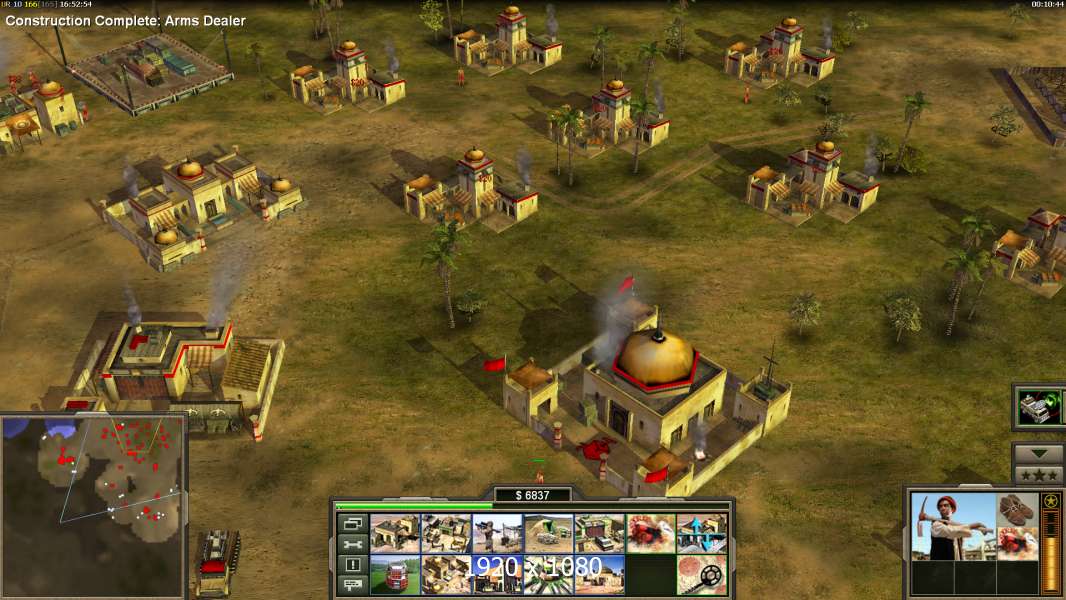Choose the walled compound build icon
This screenshot has width=1066, height=600.
[x=446, y=533]
